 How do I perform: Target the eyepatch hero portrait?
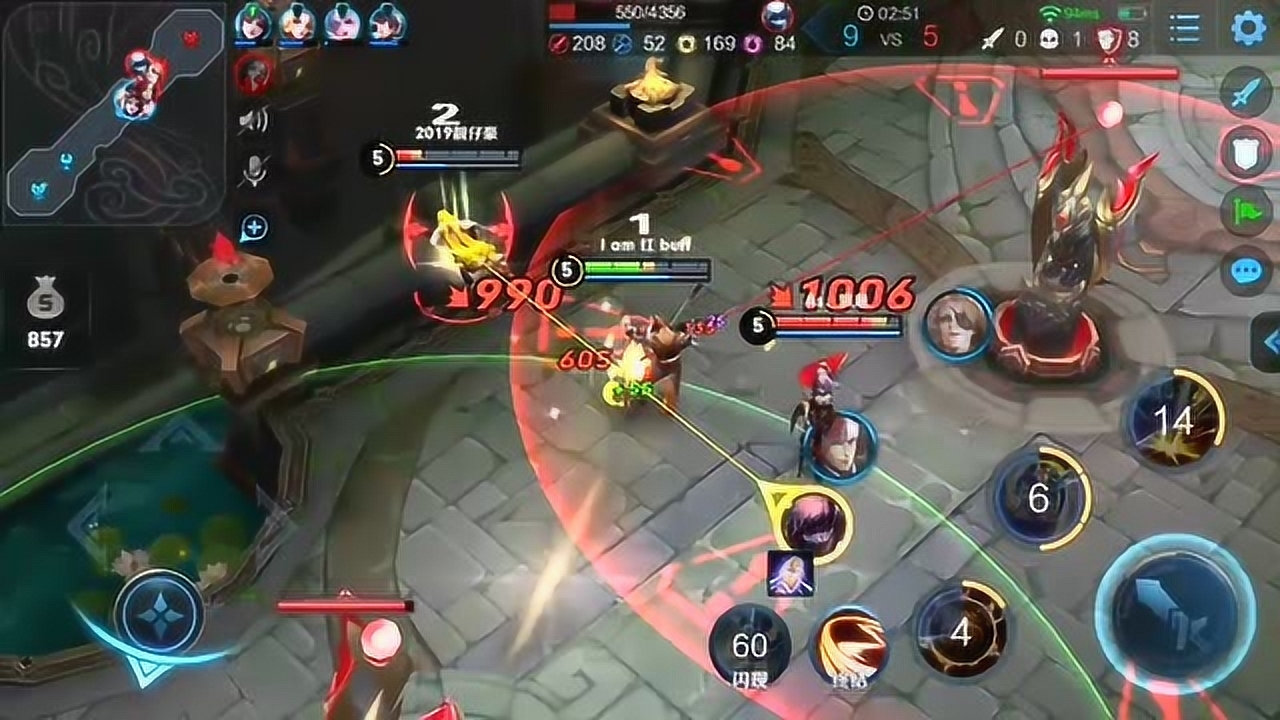point(957,324)
